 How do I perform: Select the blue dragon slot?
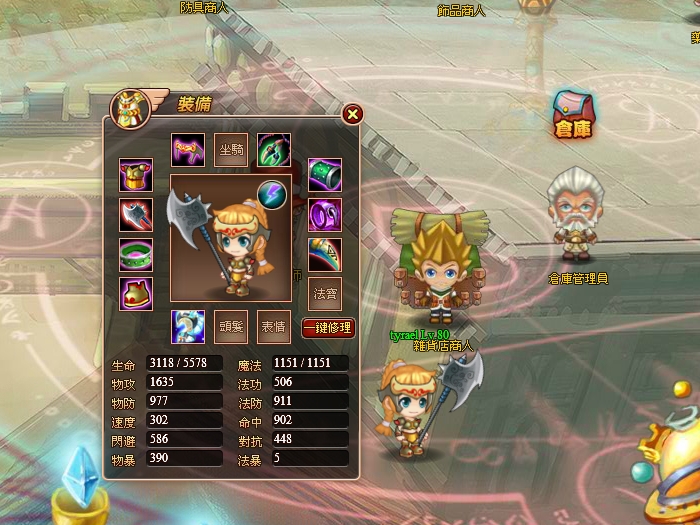coord(188,327)
